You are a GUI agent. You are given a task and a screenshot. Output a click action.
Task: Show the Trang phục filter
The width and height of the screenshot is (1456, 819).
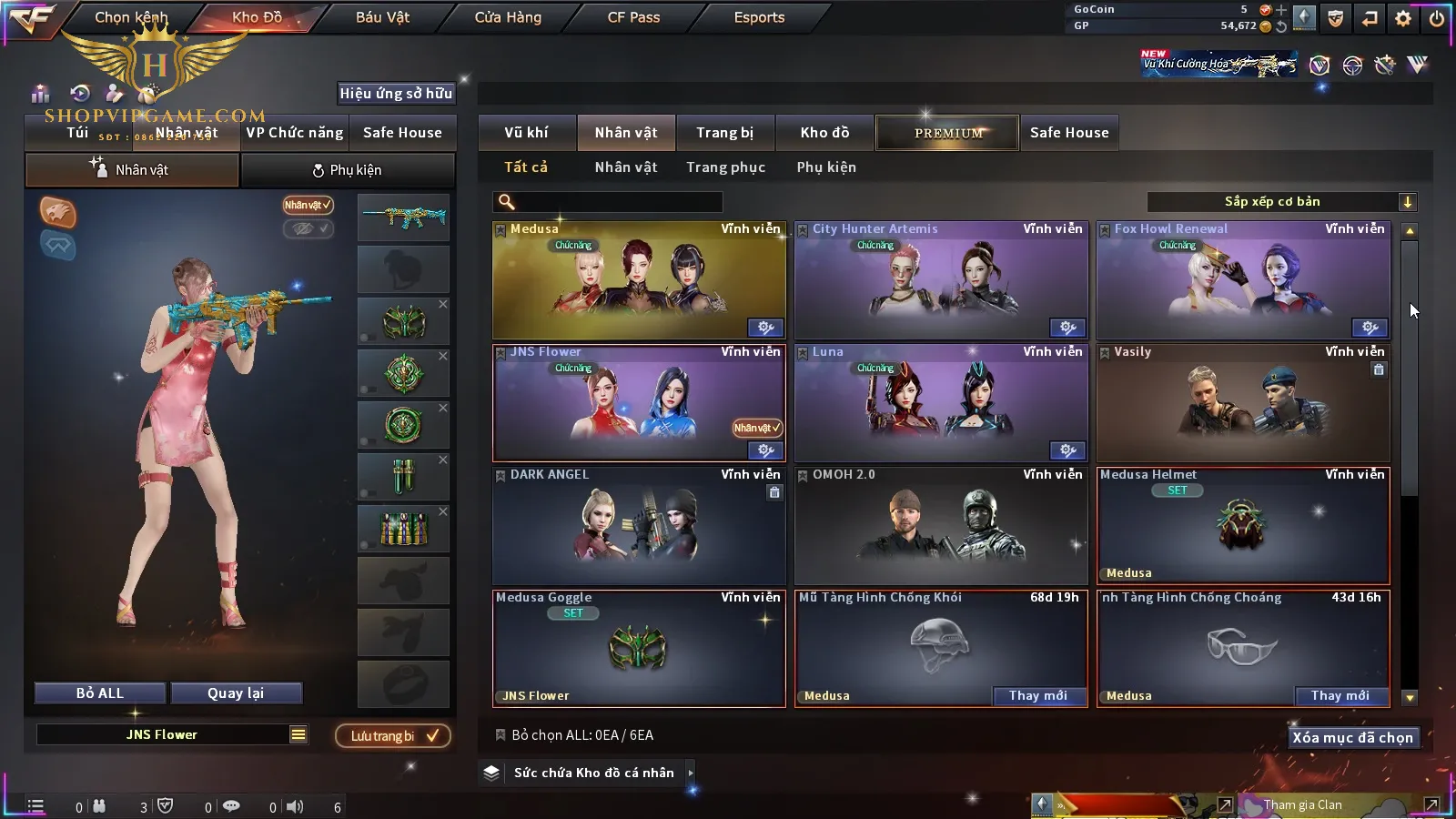(x=725, y=167)
